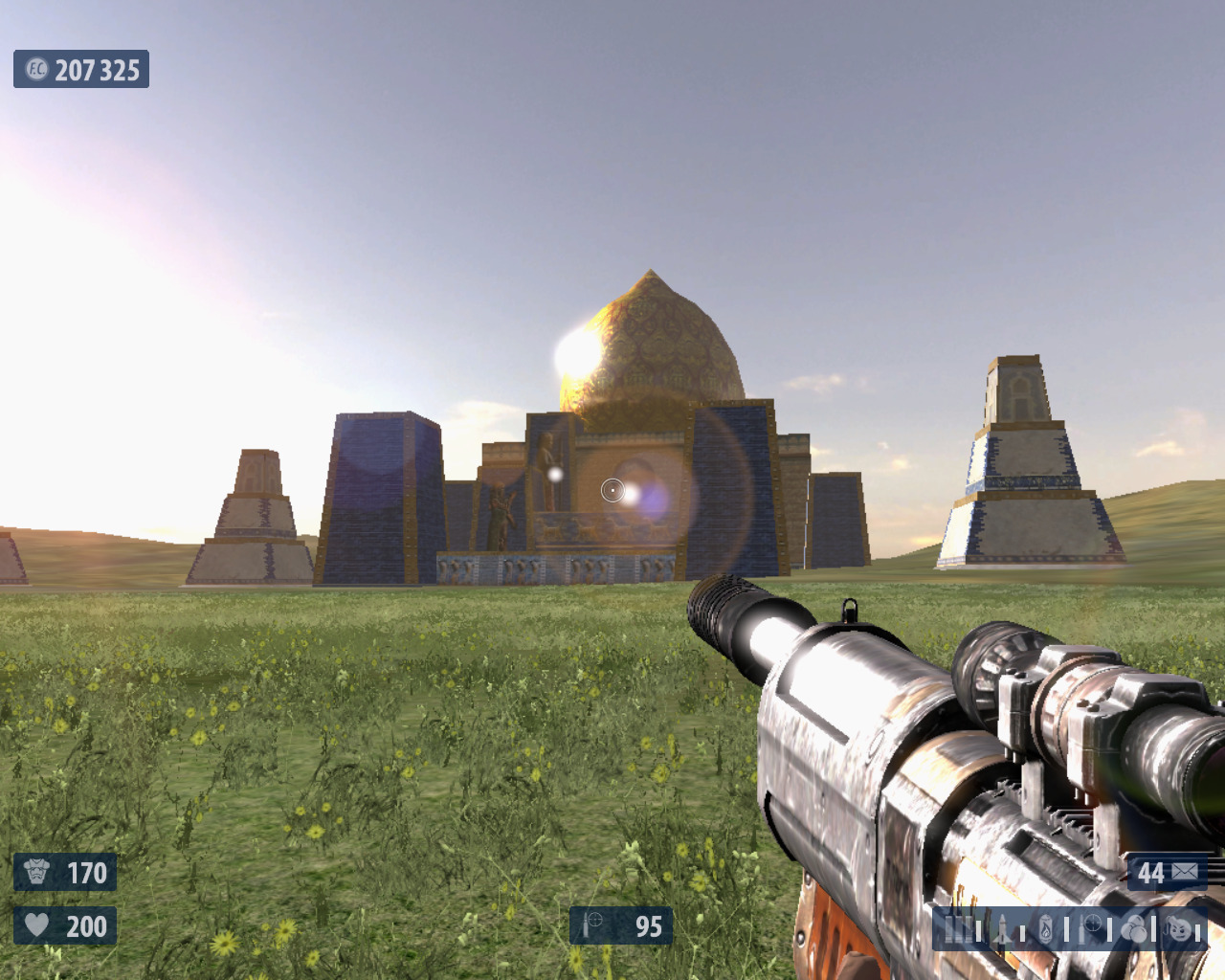The width and height of the screenshot is (1225, 980).
Task: Select the napalm fuel canister icon
Action: coord(1047,928)
